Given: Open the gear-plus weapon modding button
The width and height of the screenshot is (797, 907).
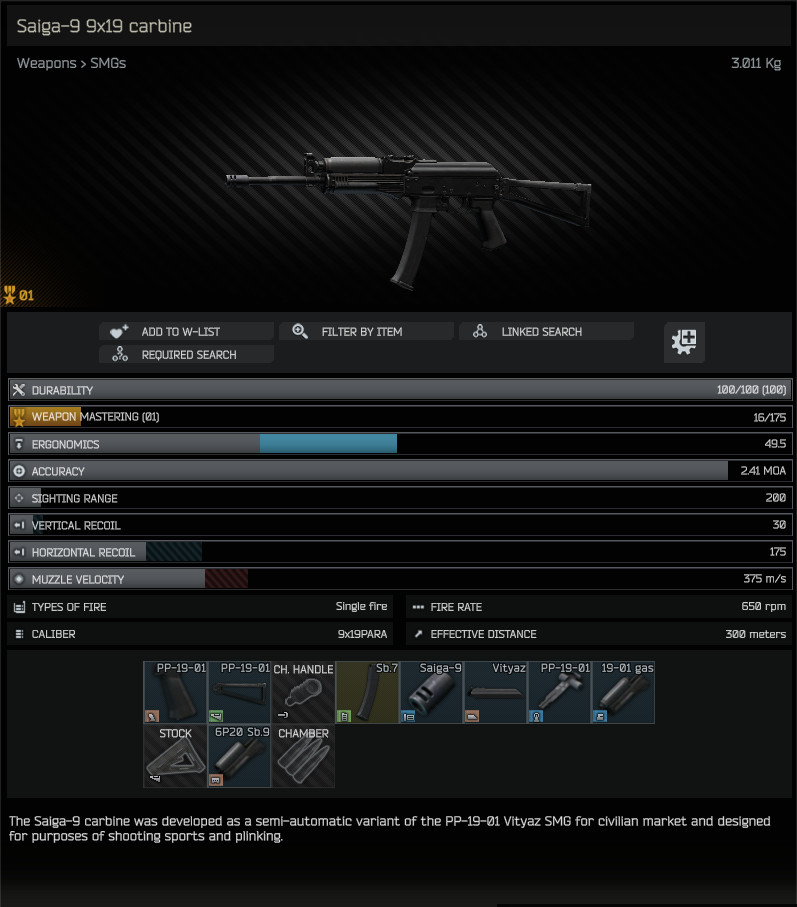Looking at the screenshot, I should pos(685,342).
